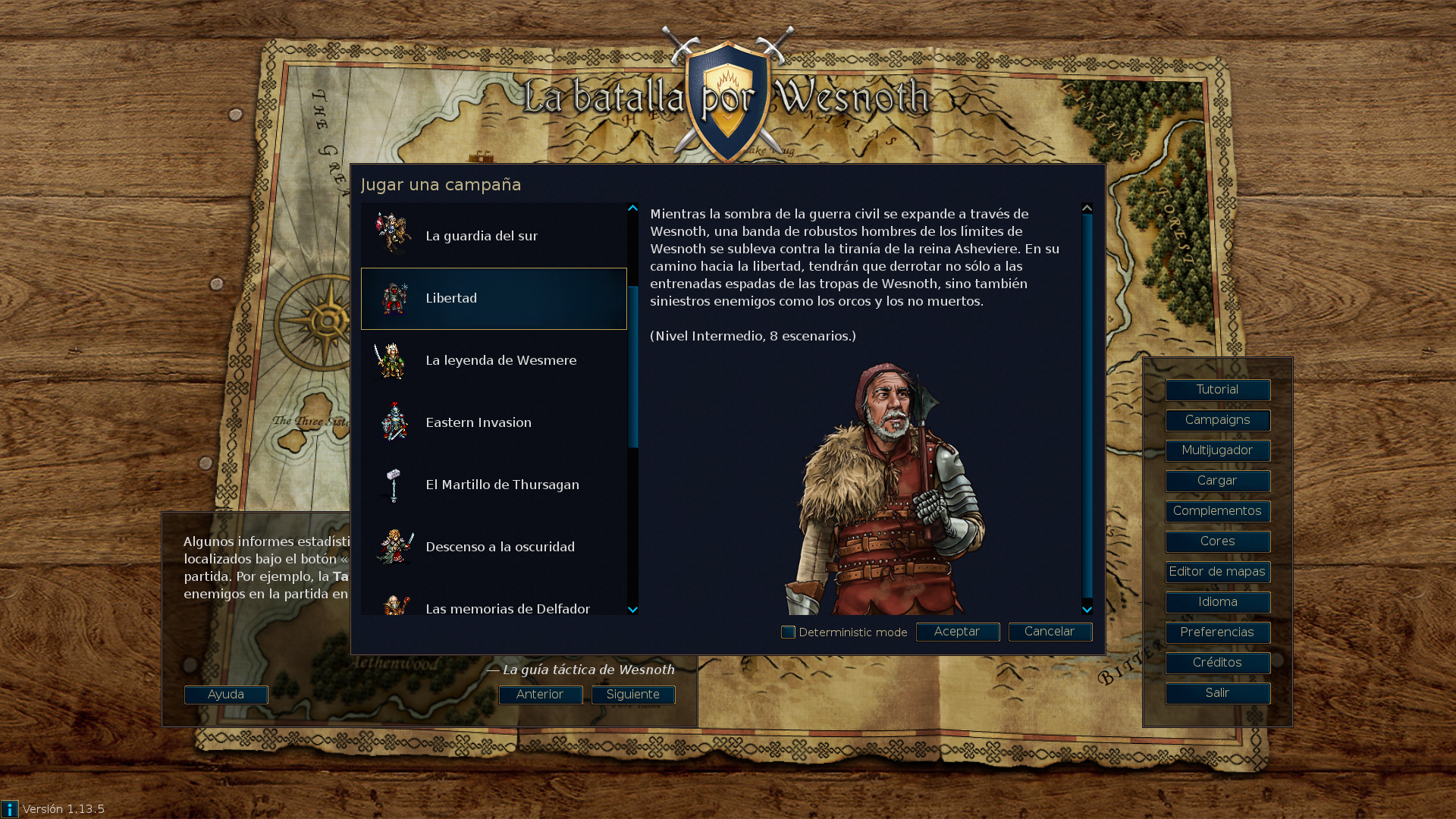
Task: Open the Tutorial from main menu
Action: [x=1217, y=390]
